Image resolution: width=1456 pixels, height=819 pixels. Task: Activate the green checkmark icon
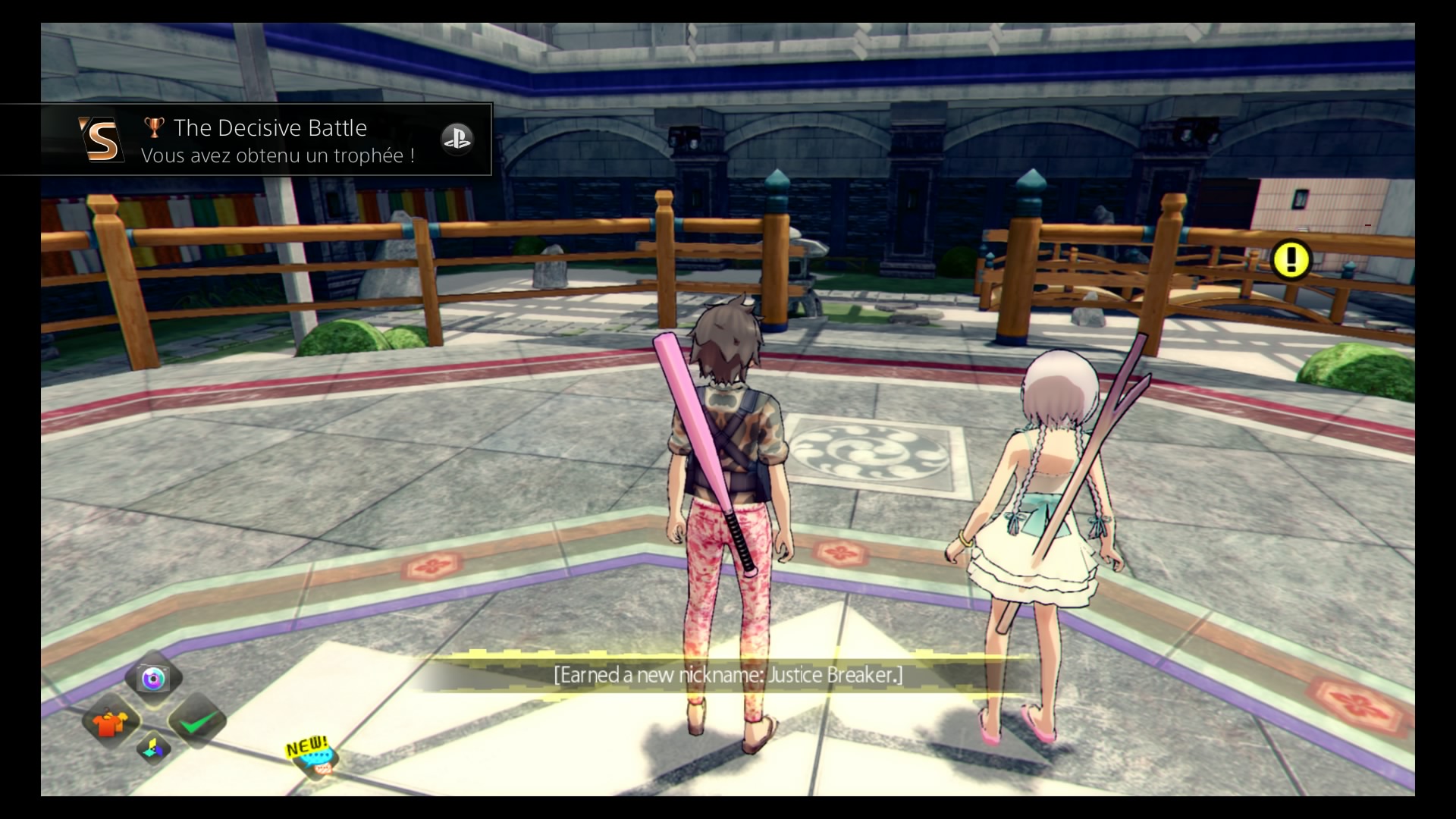click(197, 721)
